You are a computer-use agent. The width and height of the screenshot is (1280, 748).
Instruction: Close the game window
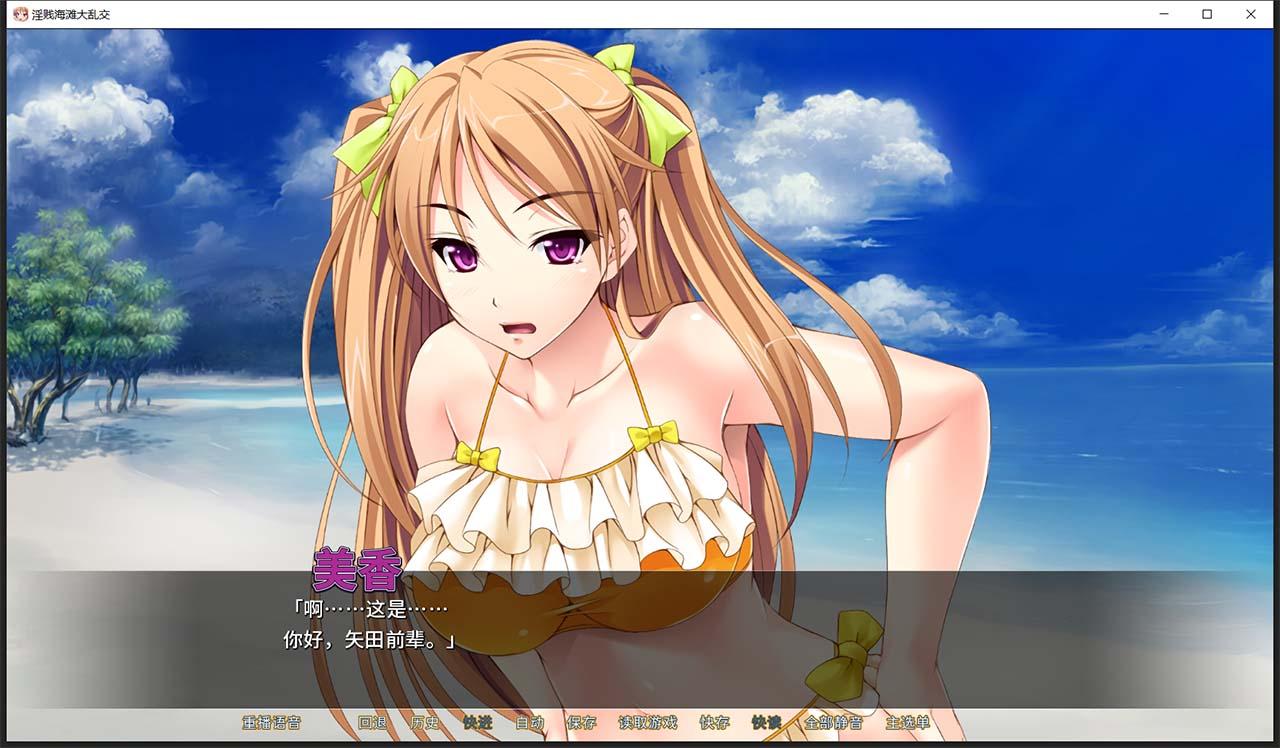(1250, 14)
